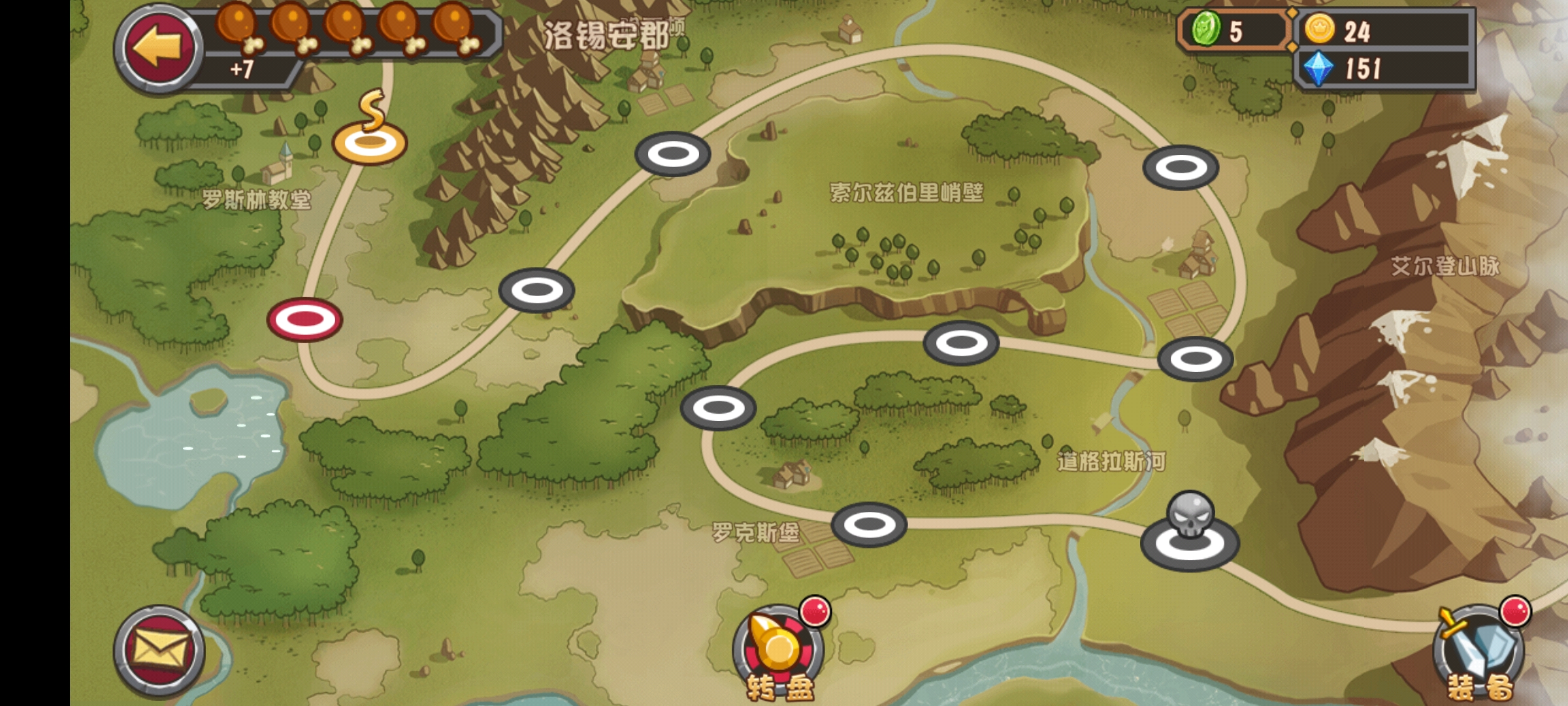The width and height of the screenshot is (1568, 706).
Task: Click the red notification dot on 转盘
Action: (x=815, y=611)
